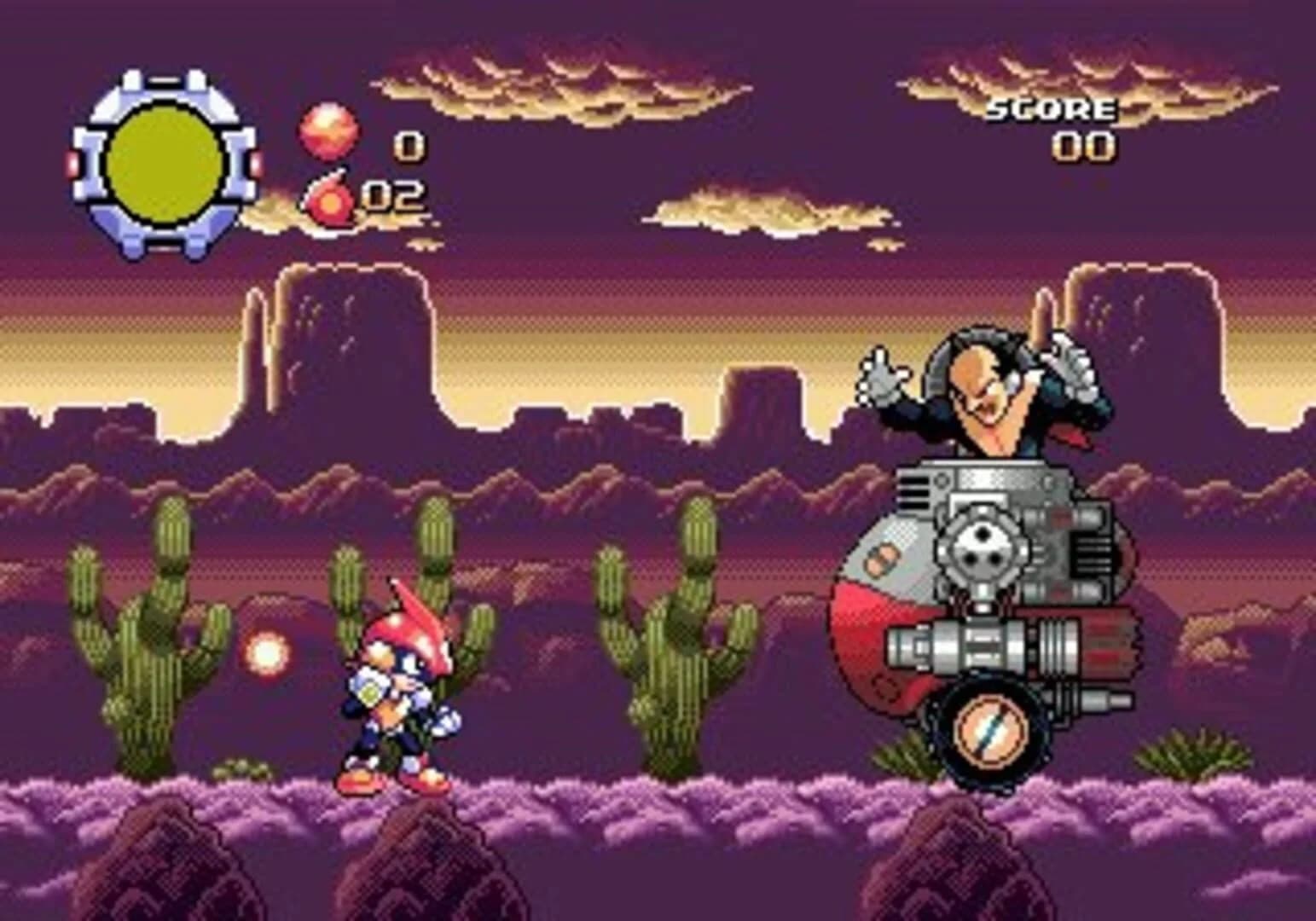Click the yellow-green circle inside the gauge
This screenshot has height=921, width=1316.
click(x=162, y=162)
